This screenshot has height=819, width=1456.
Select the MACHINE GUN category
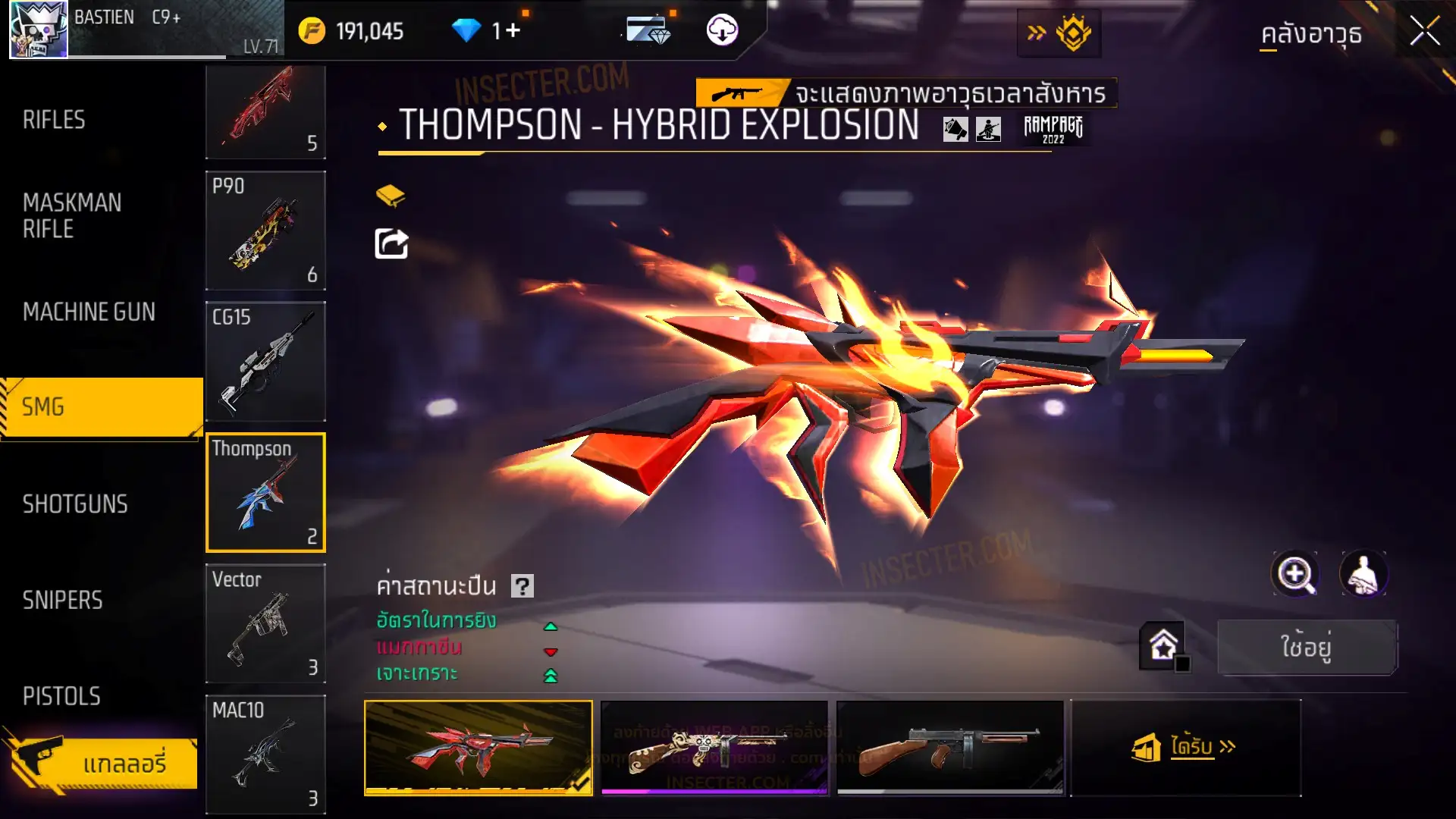click(x=89, y=312)
